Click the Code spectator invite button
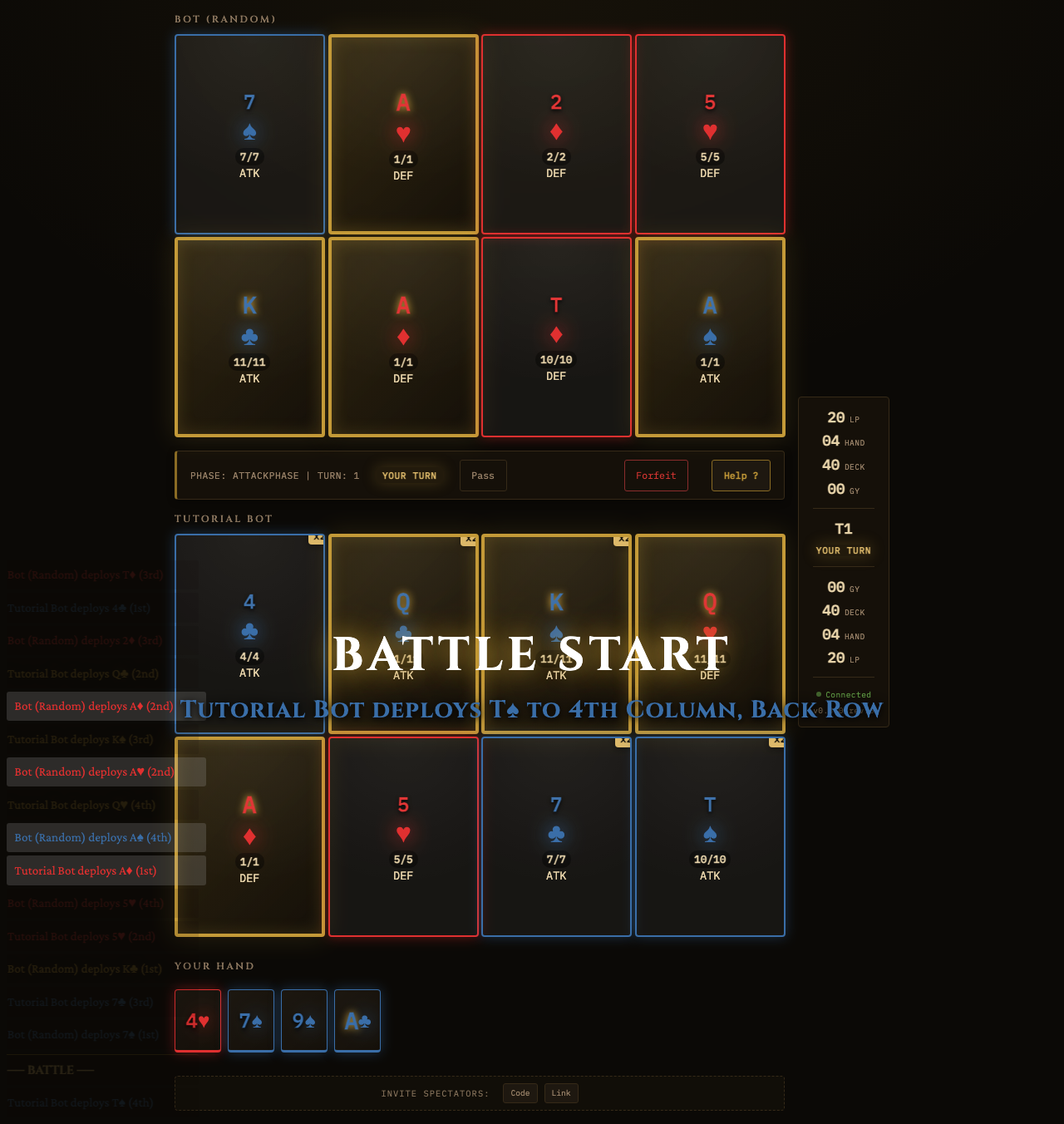Screen dimensions: 1064x1124 pos(520,1093)
